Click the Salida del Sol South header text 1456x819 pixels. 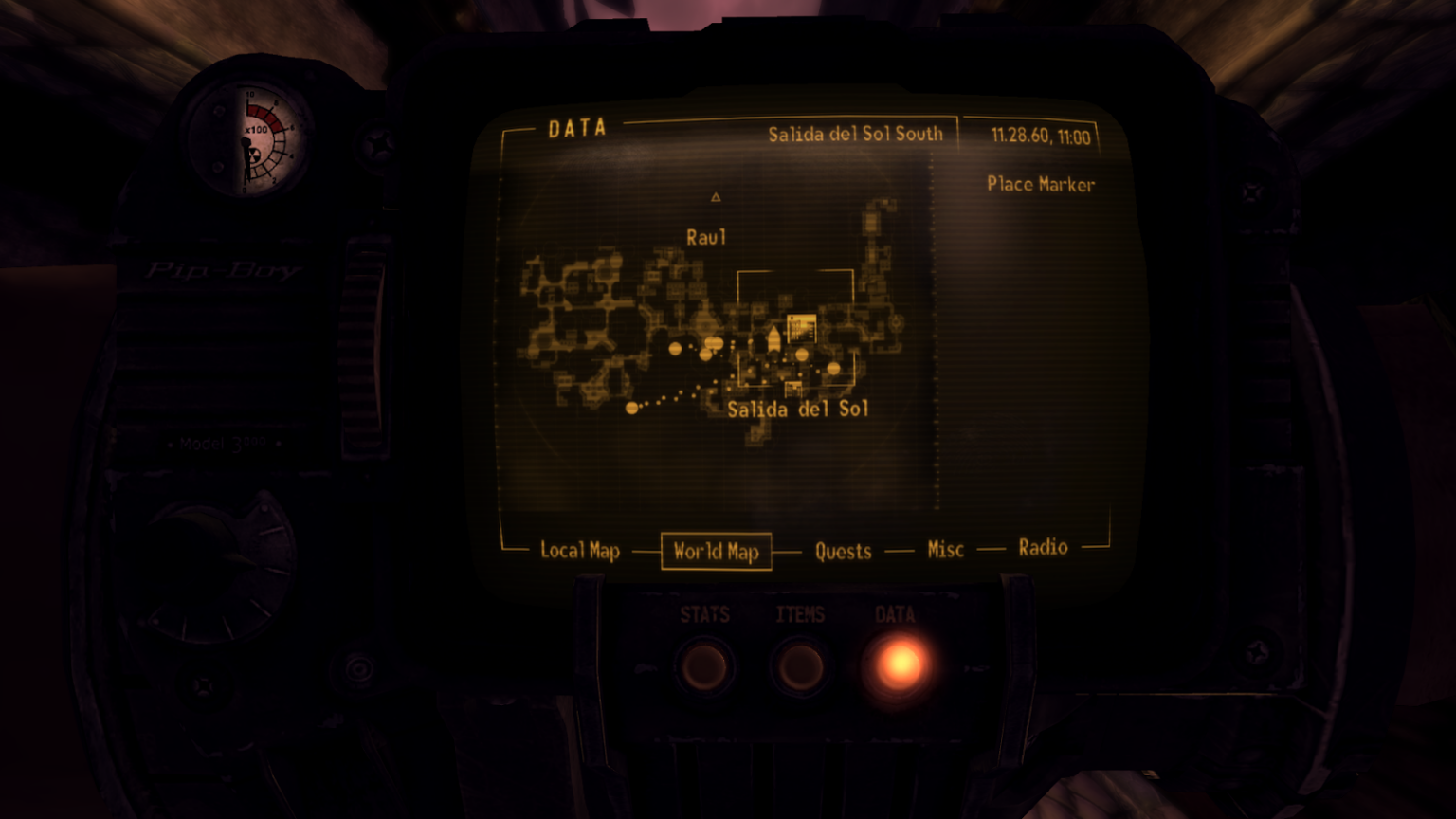(x=854, y=134)
